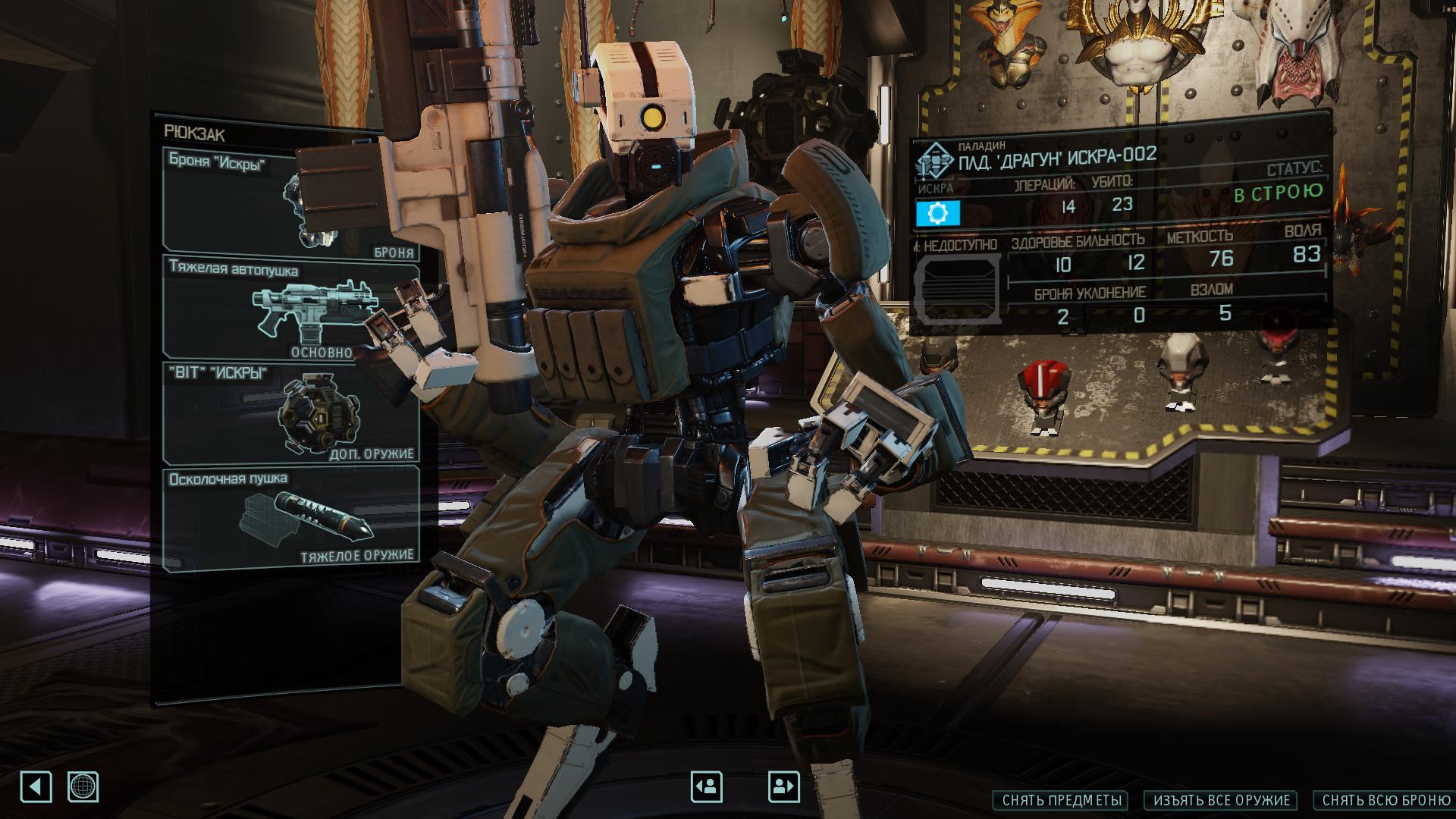Click the Изъять все оружие button
1456x819 pixels.
[x=1221, y=800]
